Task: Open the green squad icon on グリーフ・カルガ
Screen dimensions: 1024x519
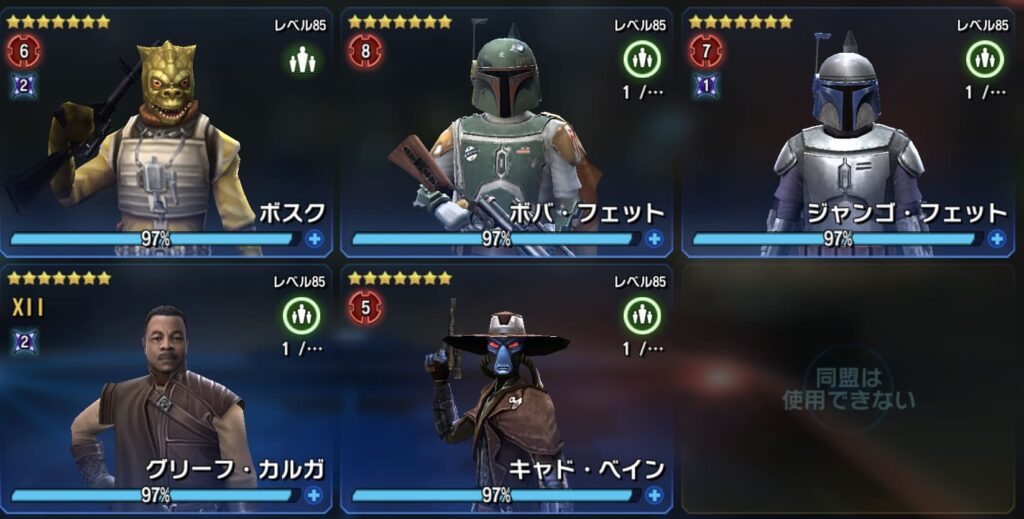Action: point(301,317)
